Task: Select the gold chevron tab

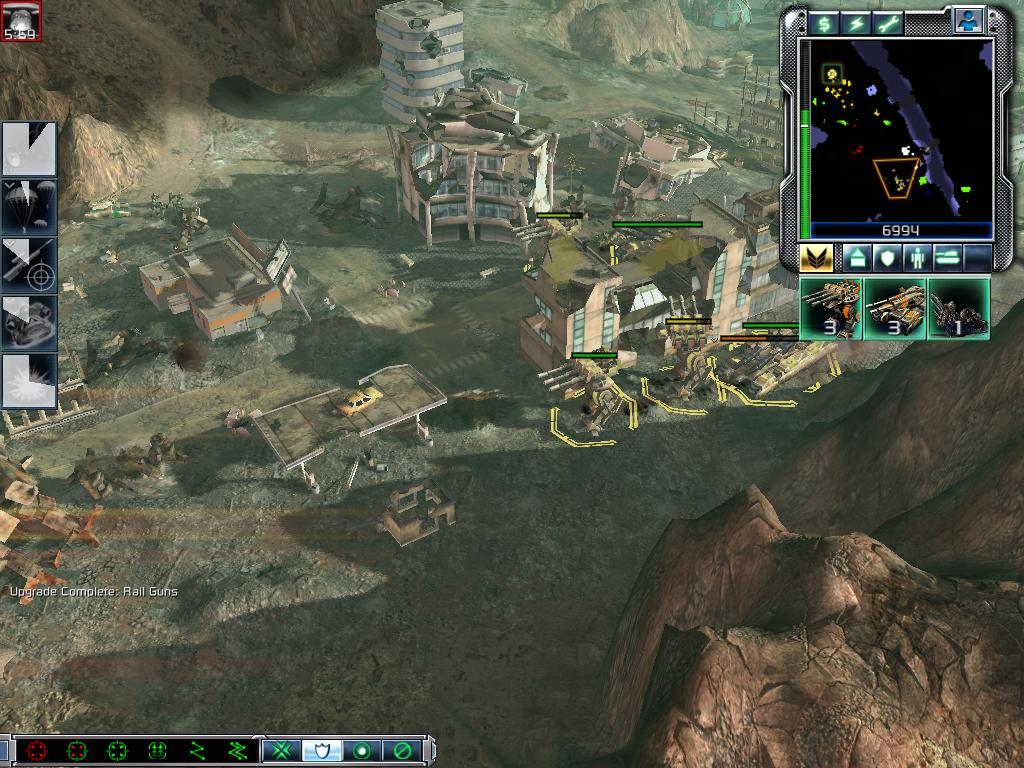Action: pyautogui.click(x=817, y=258)
